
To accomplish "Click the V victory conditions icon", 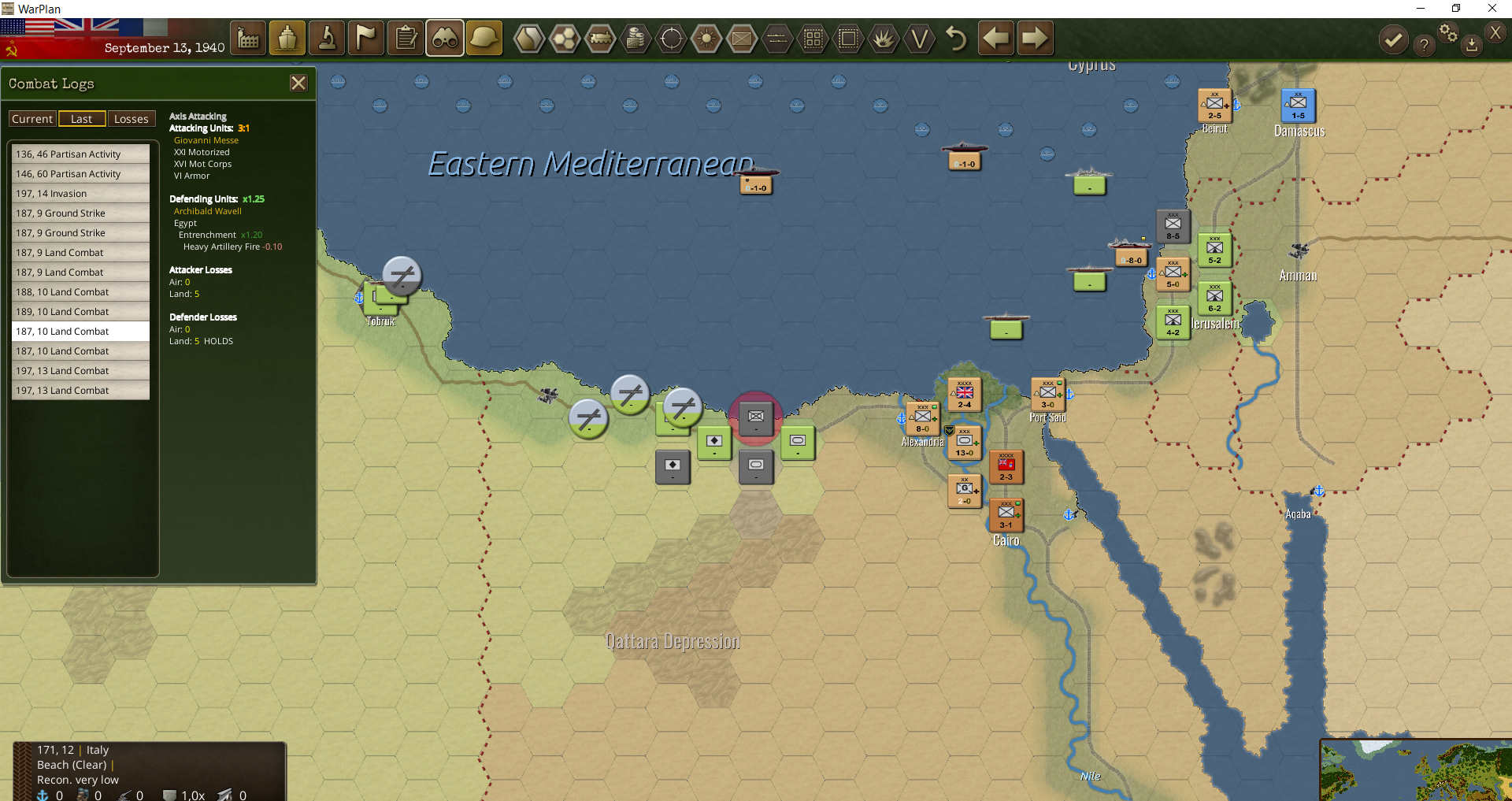I will click(x=919, y=37).
